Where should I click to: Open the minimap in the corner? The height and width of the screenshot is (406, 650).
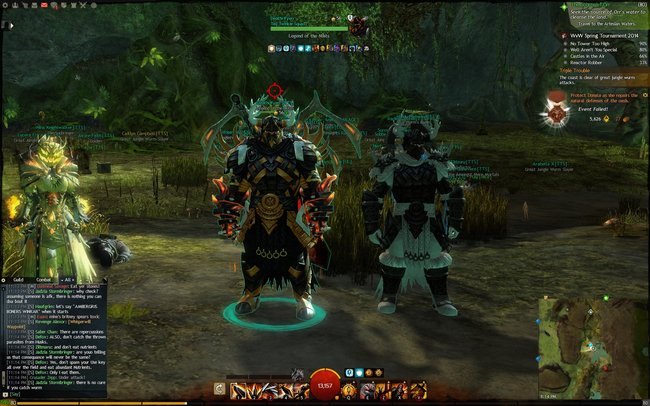tap(589, 352)
